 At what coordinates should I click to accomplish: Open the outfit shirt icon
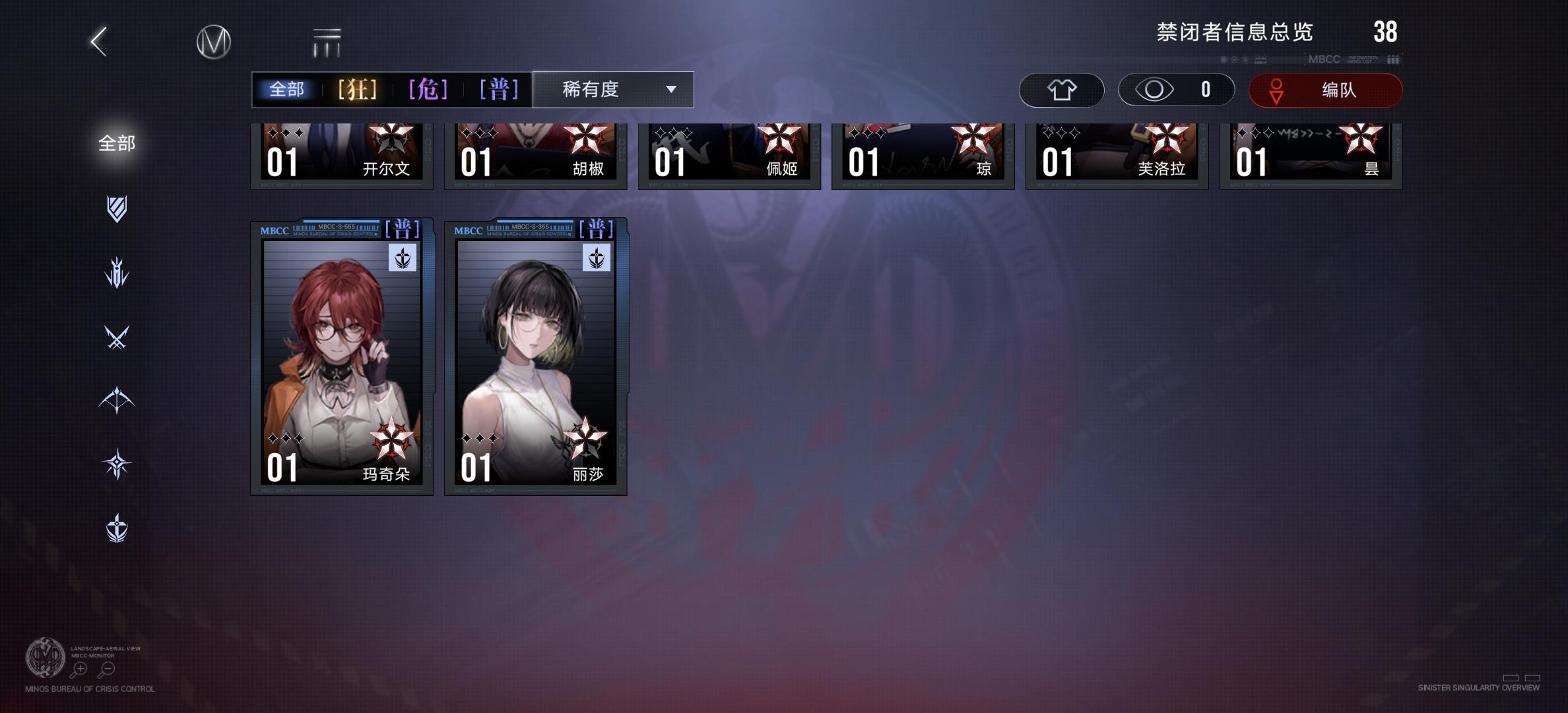(x=1061, y=90)
